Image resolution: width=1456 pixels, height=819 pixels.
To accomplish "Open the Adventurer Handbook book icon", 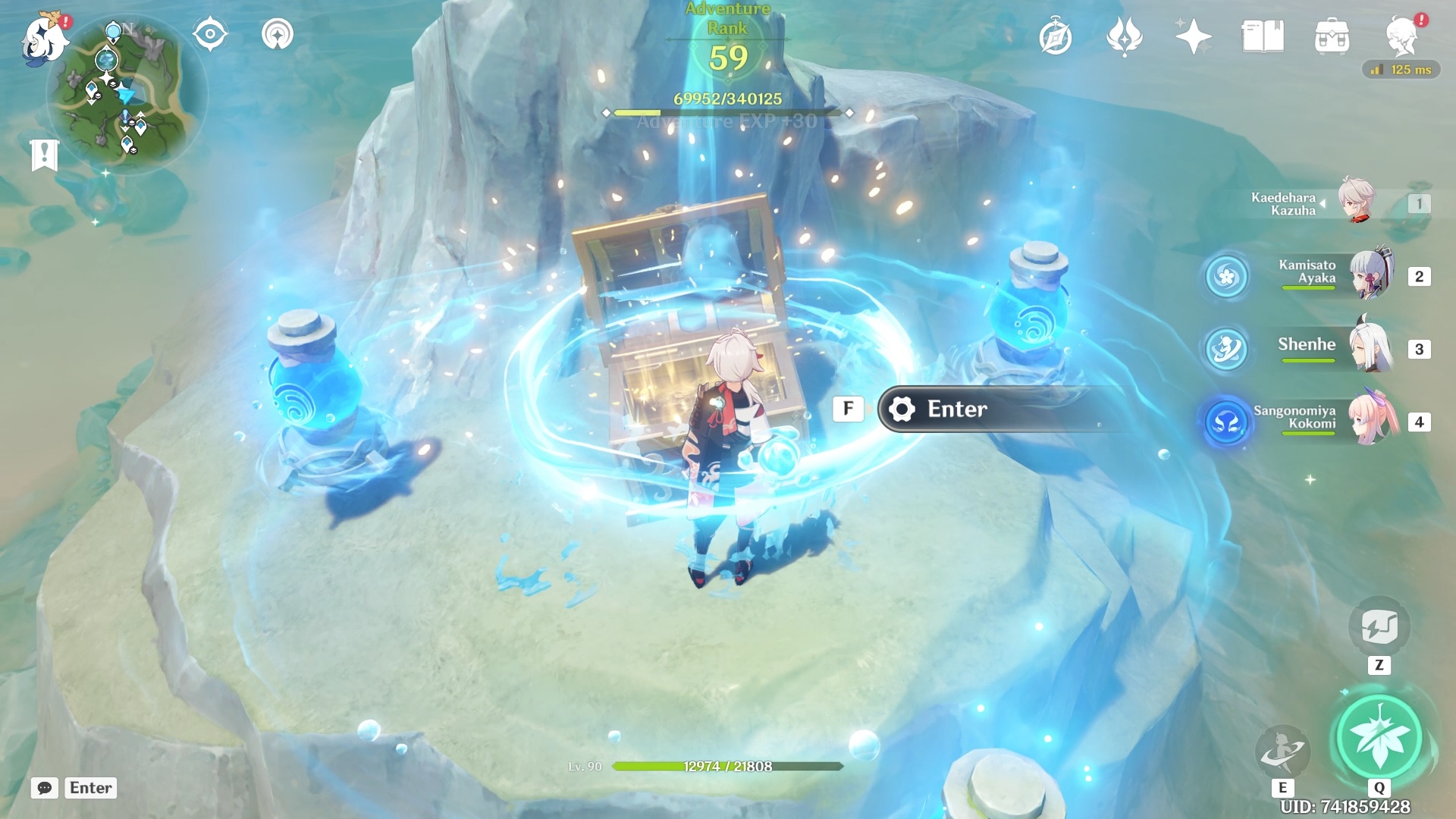I will point(1263,36).
